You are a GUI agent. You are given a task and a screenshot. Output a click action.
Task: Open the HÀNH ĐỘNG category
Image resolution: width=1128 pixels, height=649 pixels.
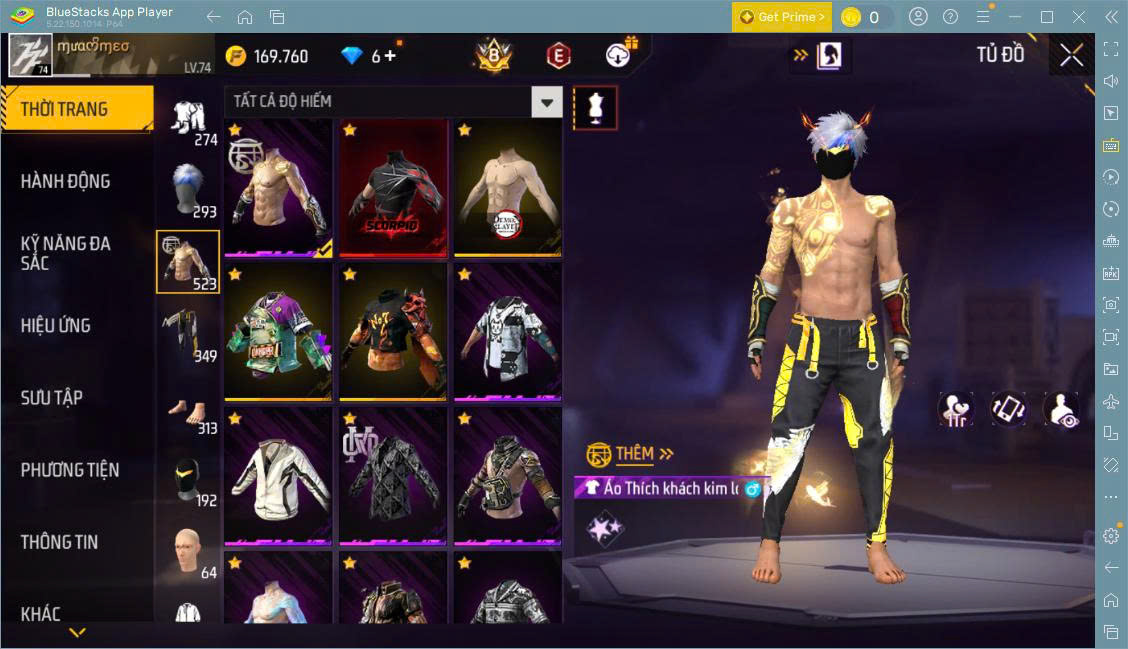[66, 181]
